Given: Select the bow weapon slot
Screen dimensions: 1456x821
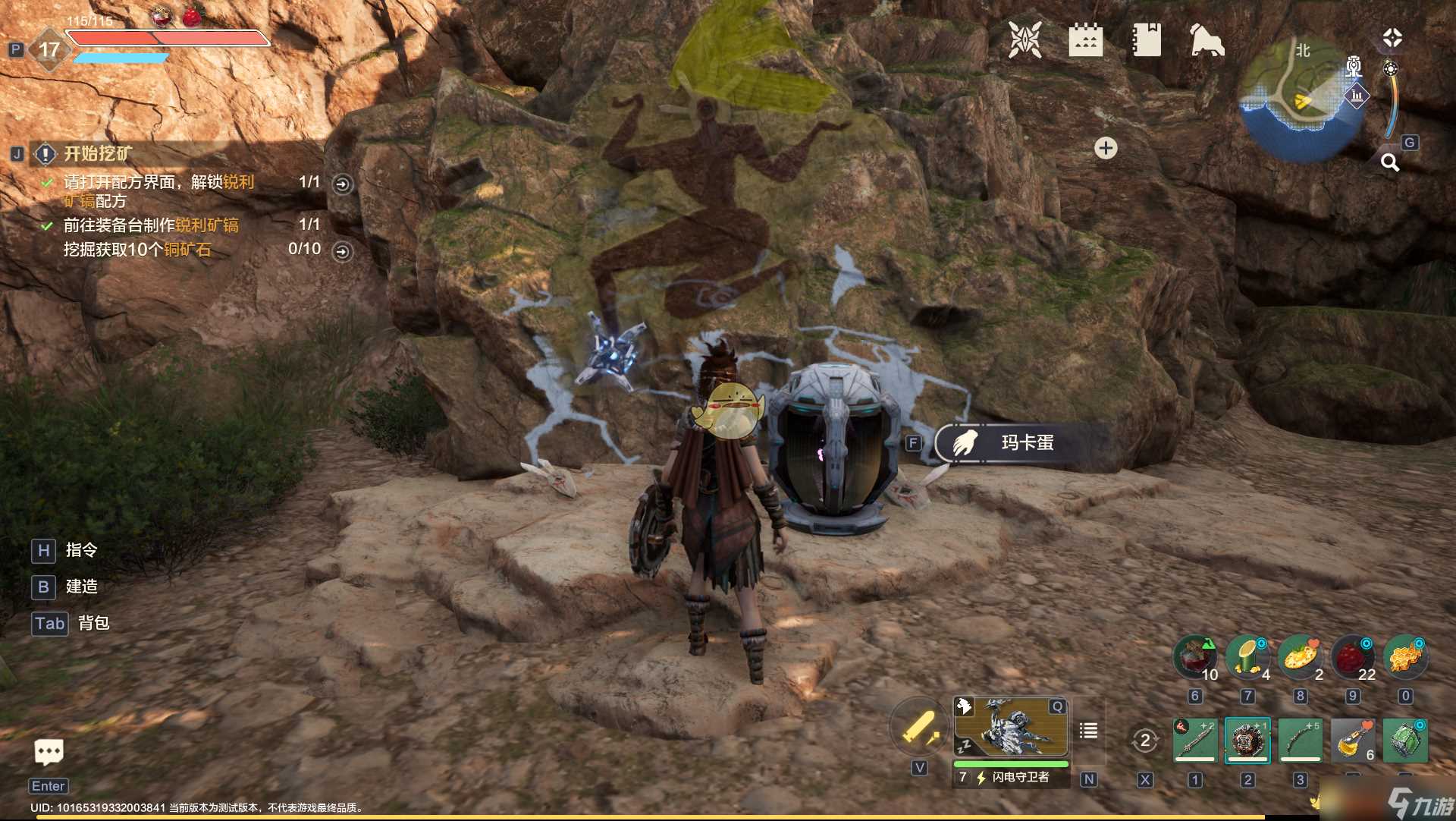Looking at the screenshot, I should coord(1300,740).
